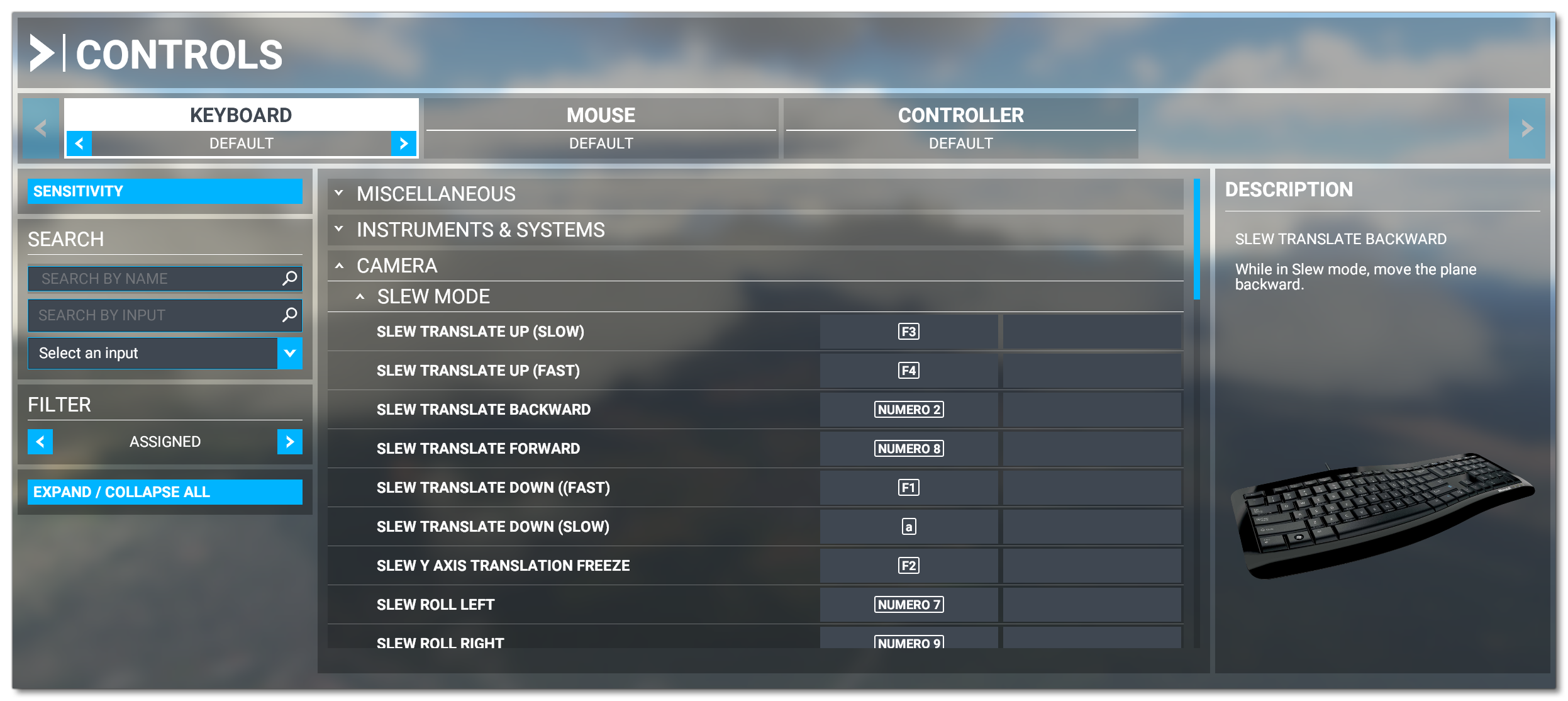1568x701 pixels.
Task: Open the Select an input dropdown
Action: pyautogui.click(x=291, y=353)
